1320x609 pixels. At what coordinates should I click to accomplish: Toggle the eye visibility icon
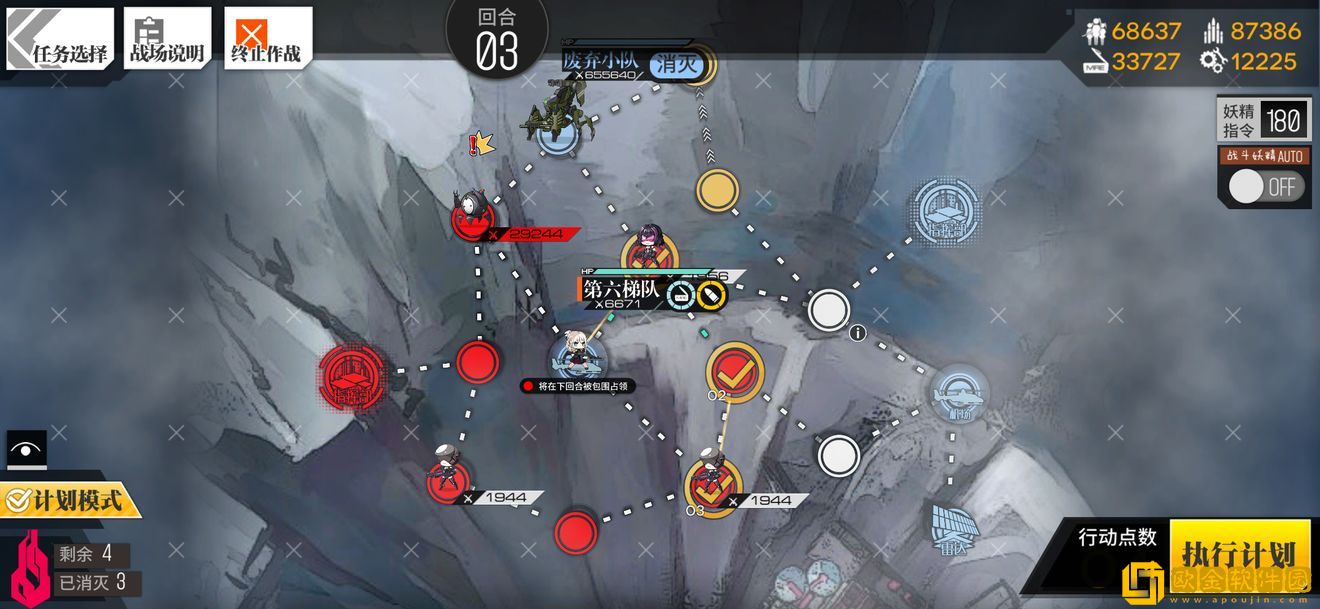point(26,450)
